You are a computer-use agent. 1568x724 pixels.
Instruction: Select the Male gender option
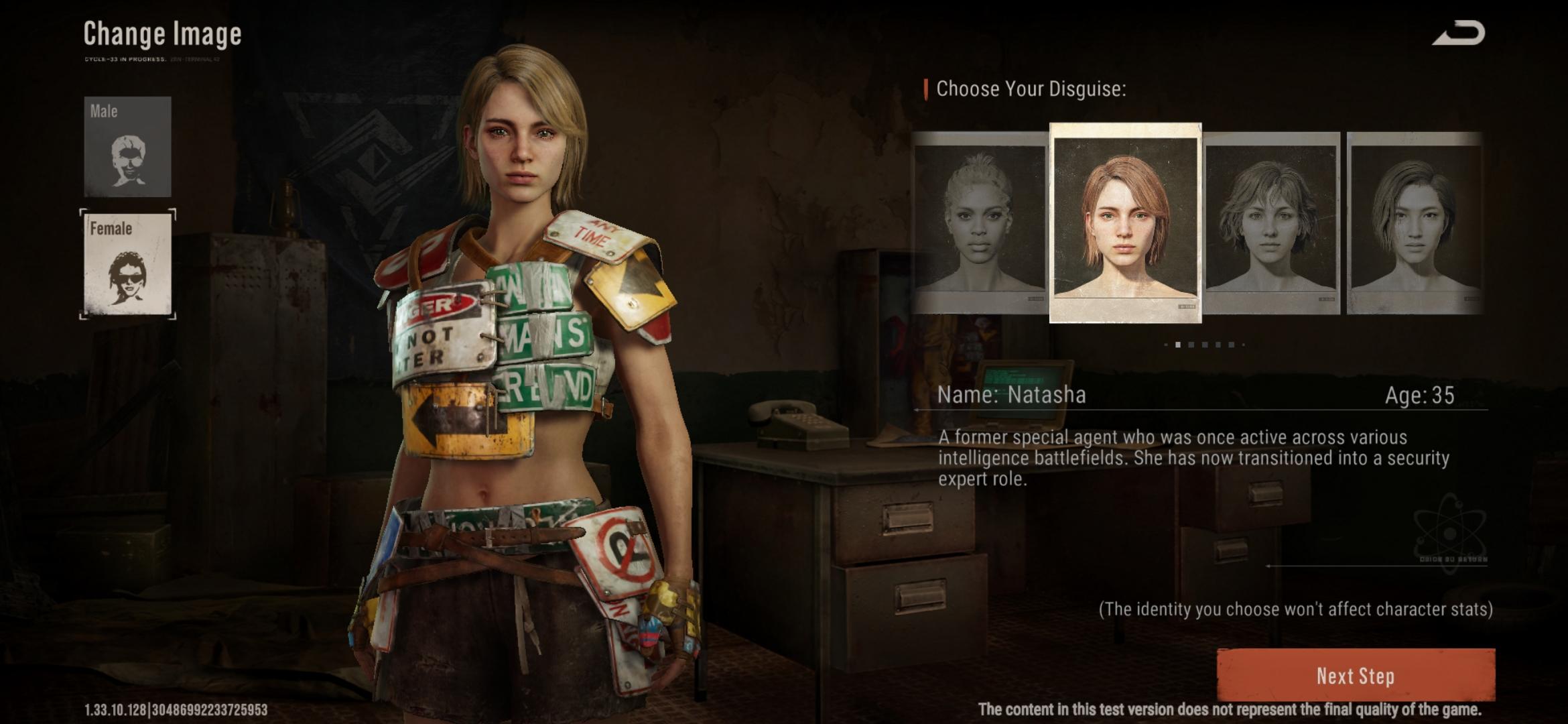point(127,146)
